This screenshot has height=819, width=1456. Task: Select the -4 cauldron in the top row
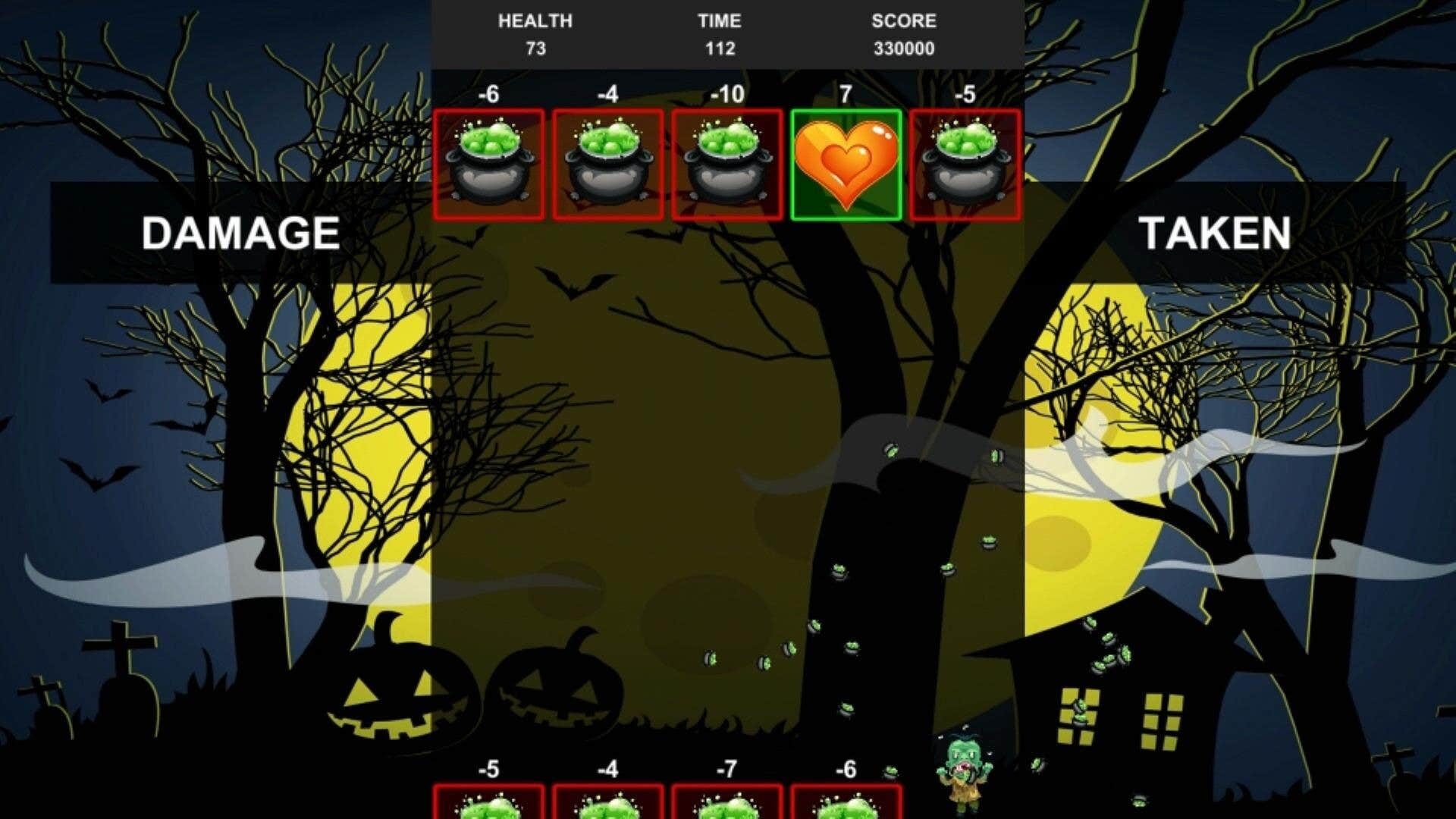tap(608, 165)
